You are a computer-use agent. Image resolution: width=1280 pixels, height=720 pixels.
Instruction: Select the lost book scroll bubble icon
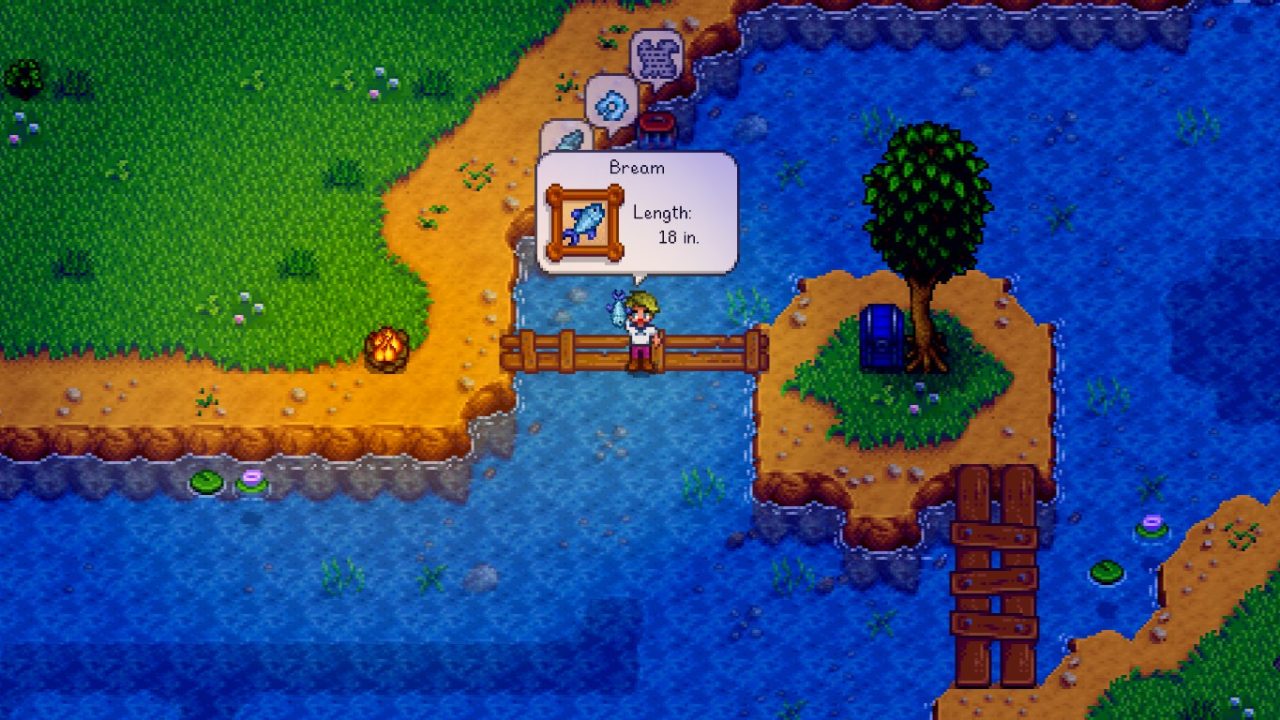[x=656, y=55]
